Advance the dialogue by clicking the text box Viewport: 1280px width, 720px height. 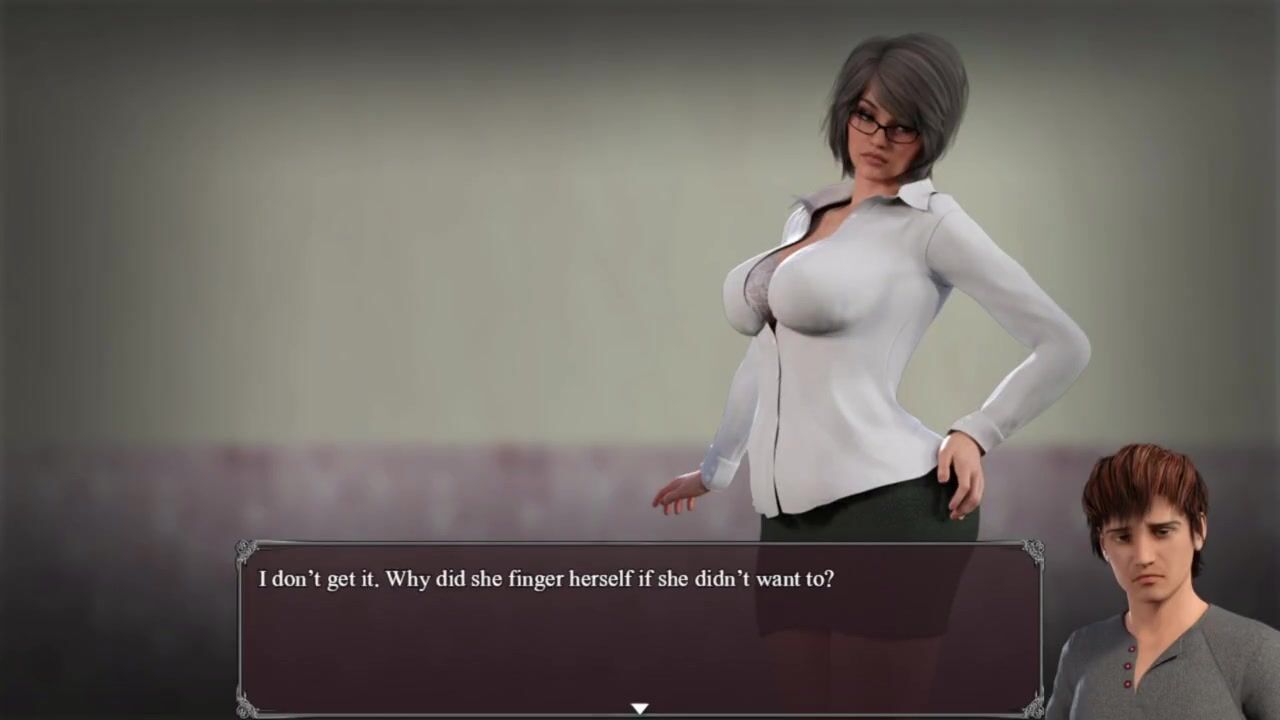[x=640, y=628]
